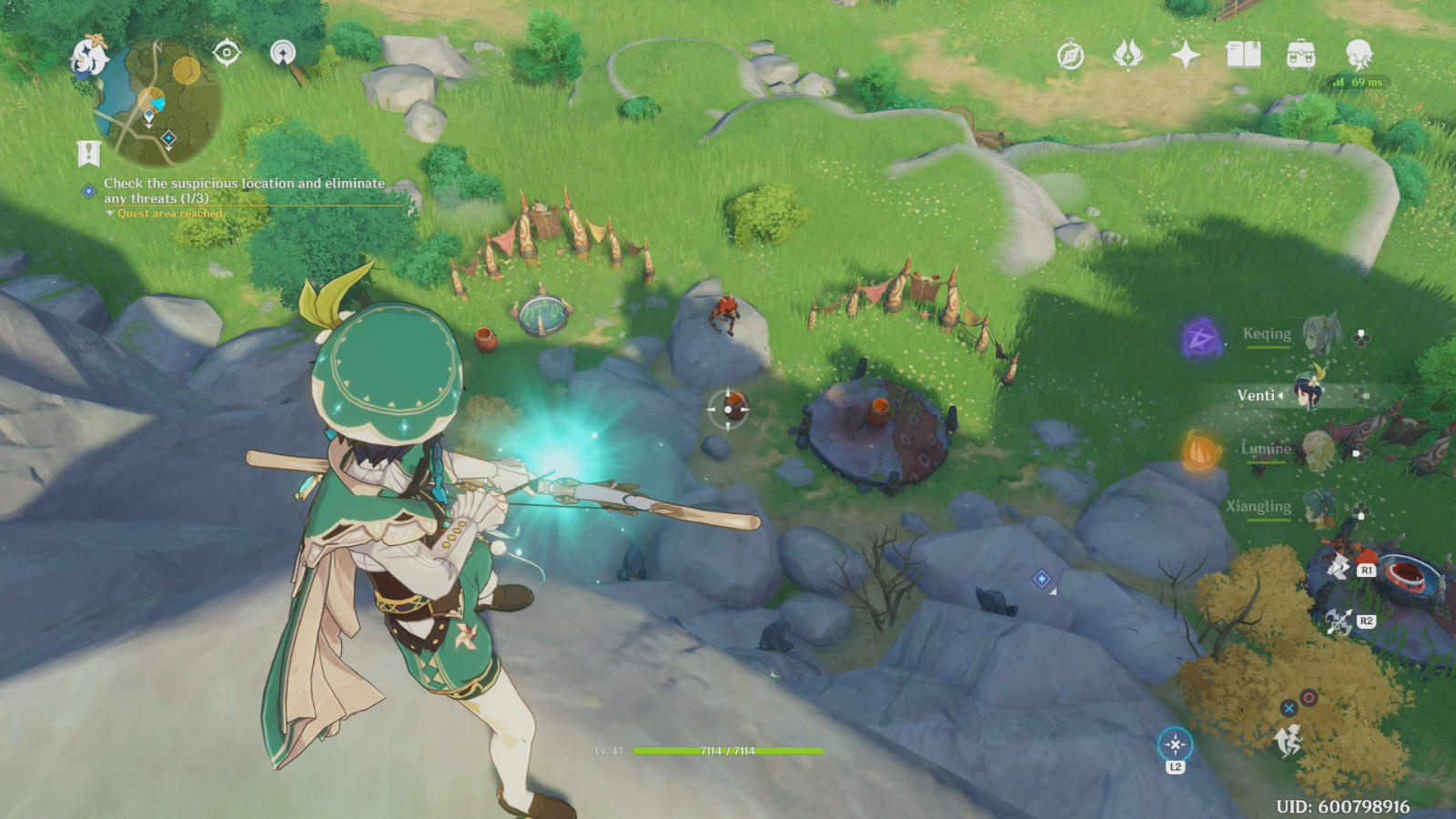The width and height of the screenshot is (1456, 819).
Task: Toggle the quest navigation target icon
Action: [227, 53]
